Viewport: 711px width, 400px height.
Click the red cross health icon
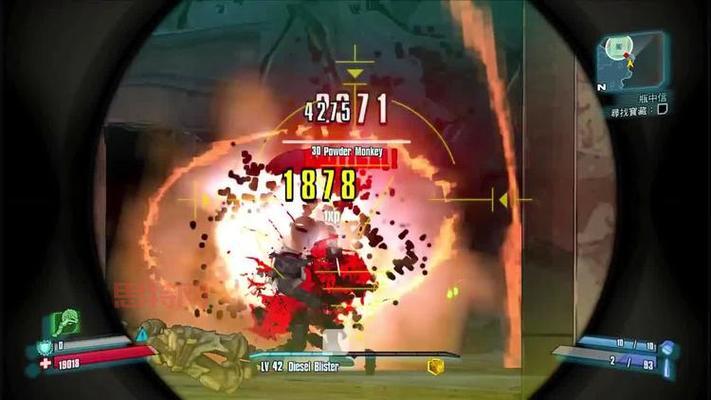(46, 365)
